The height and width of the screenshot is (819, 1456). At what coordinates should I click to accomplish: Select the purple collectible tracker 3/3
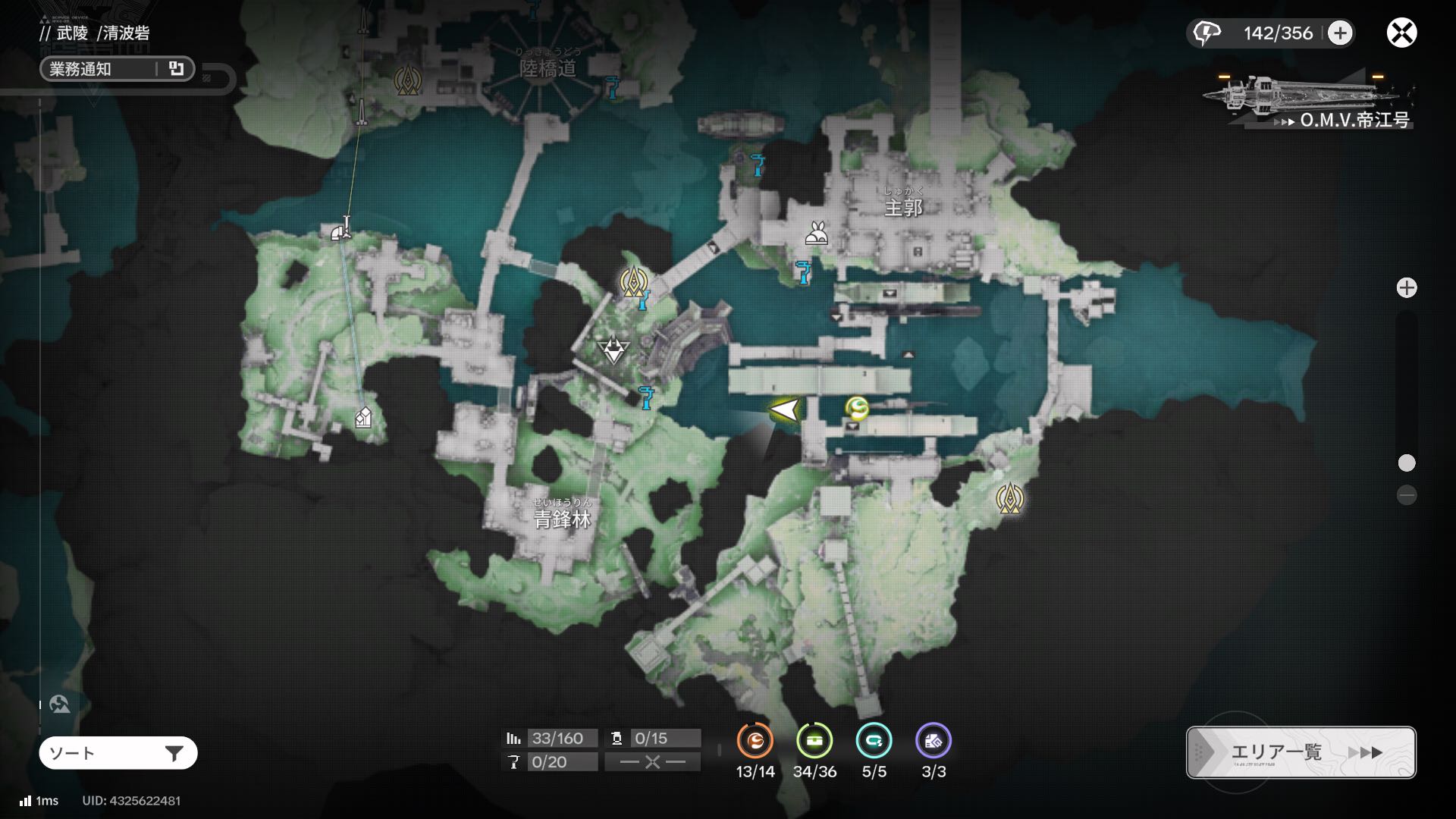[934, 742]
